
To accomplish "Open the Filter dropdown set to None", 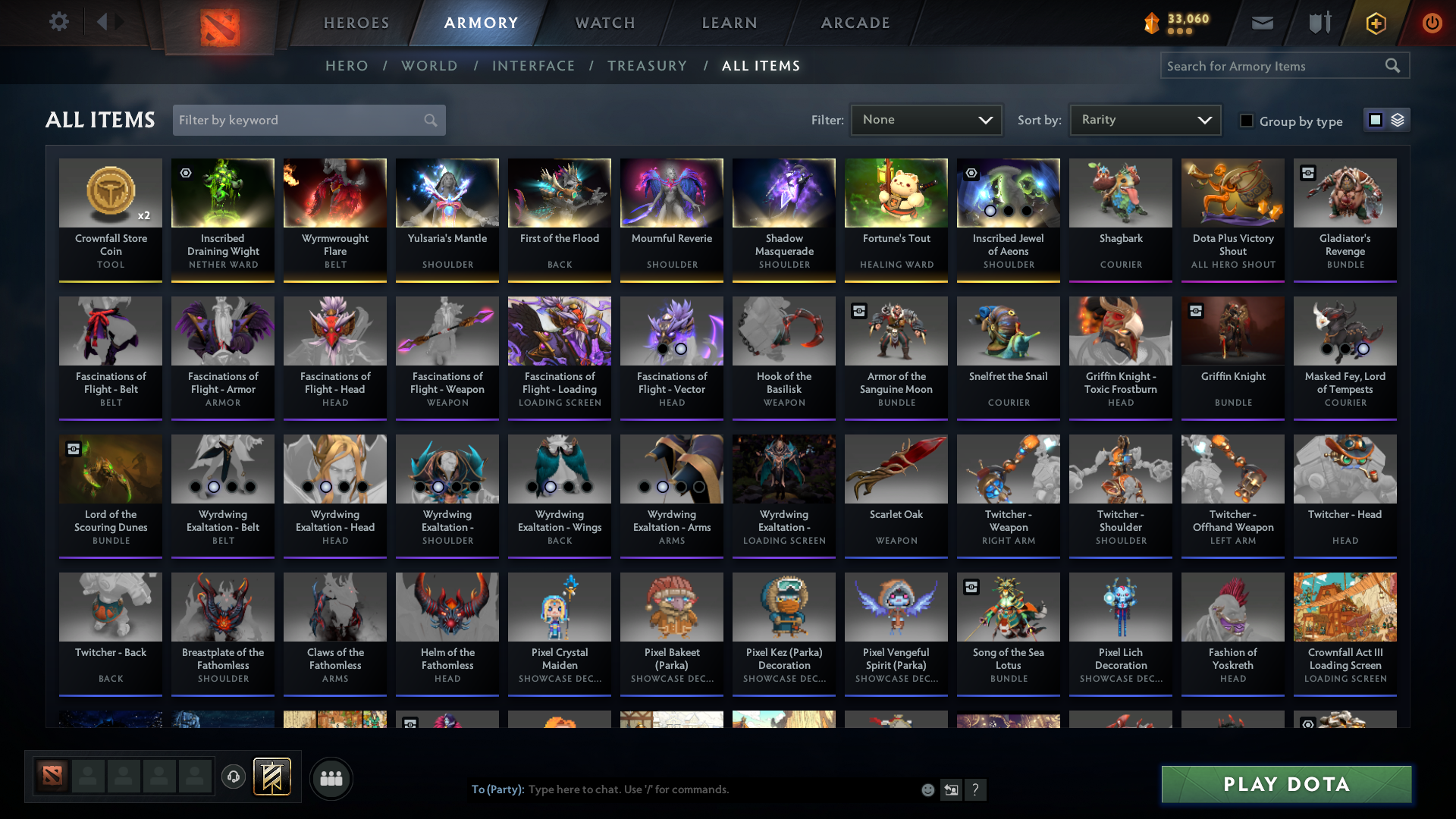I will [x=926, y=119].
